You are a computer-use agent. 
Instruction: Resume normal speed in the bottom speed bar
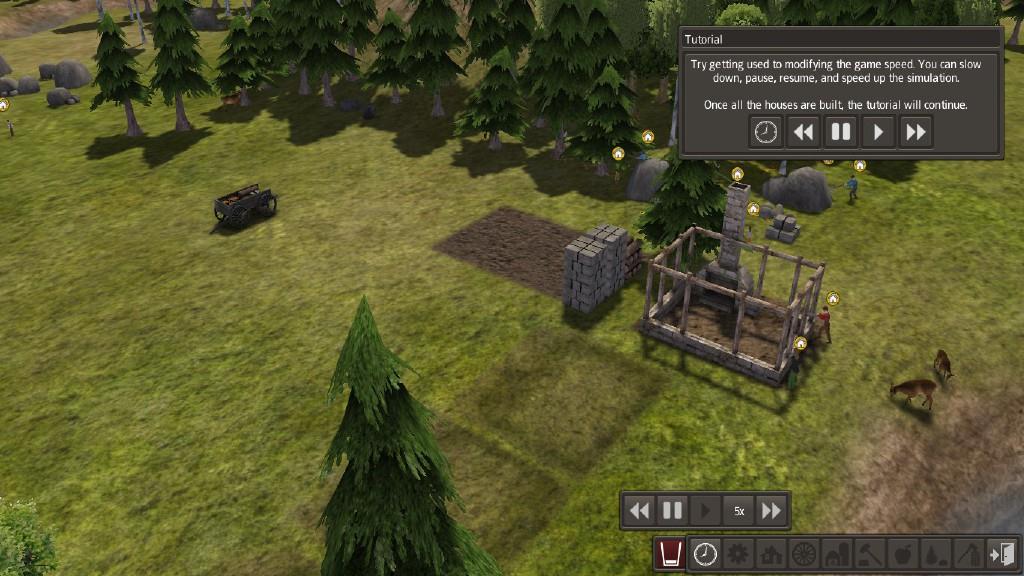705,511
